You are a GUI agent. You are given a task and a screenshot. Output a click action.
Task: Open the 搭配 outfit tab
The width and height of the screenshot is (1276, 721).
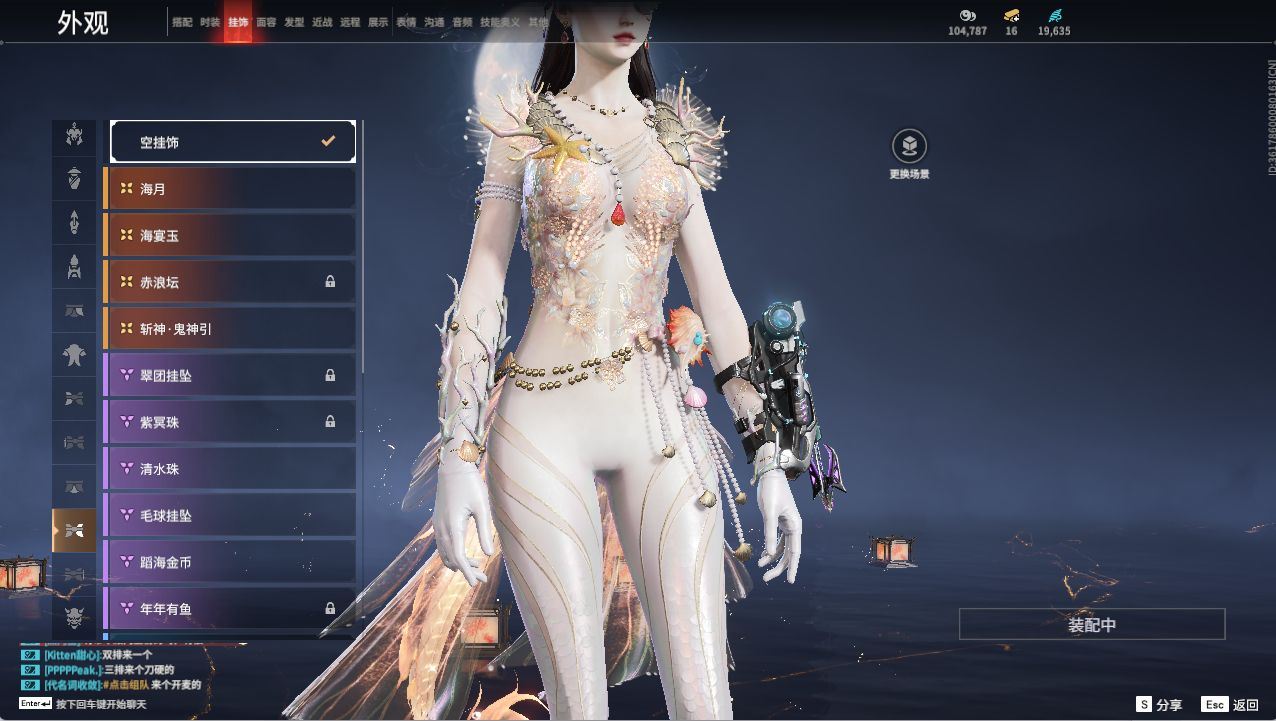click(182, 22)
